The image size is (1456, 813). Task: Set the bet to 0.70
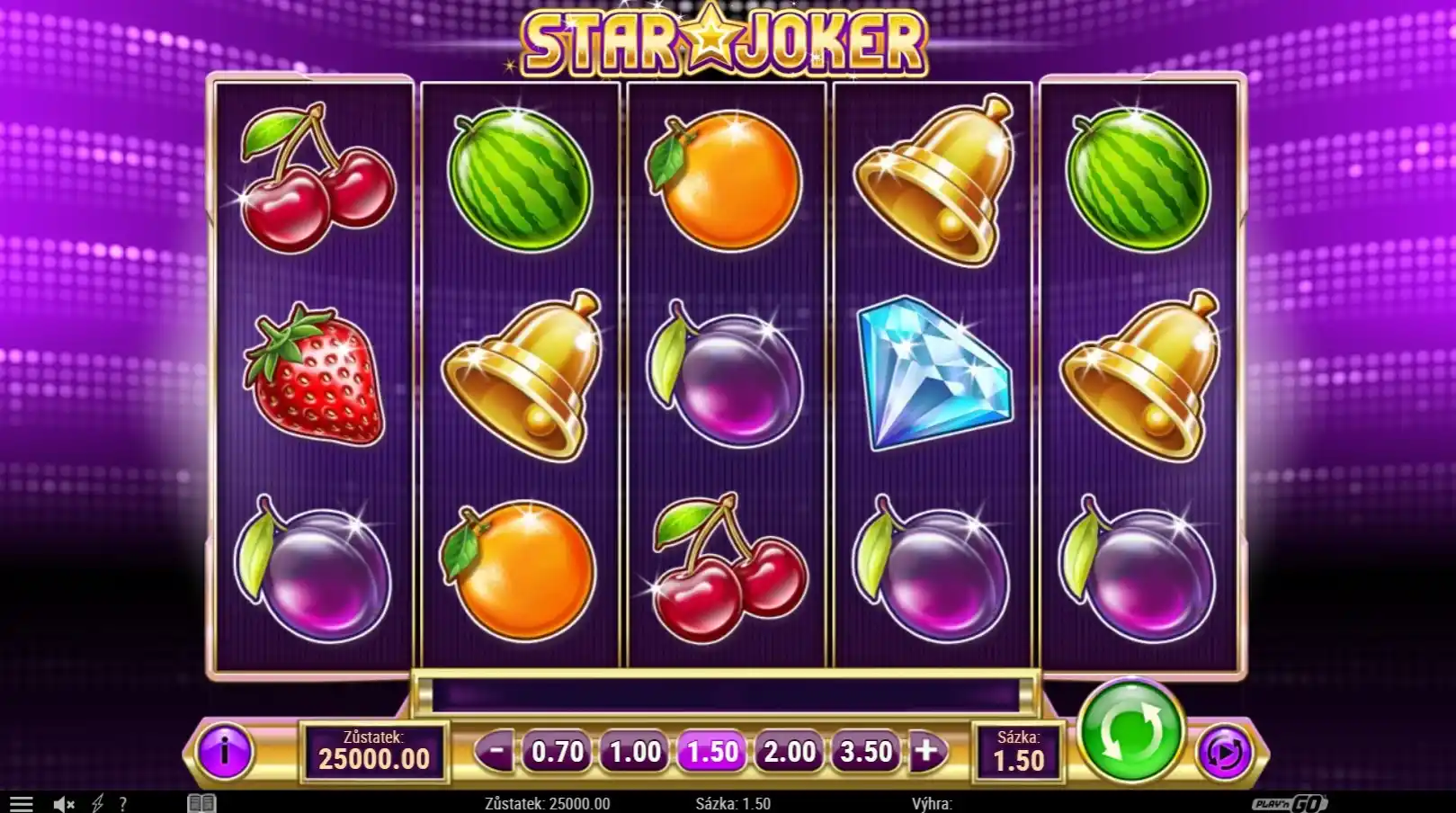pos(558,751)
